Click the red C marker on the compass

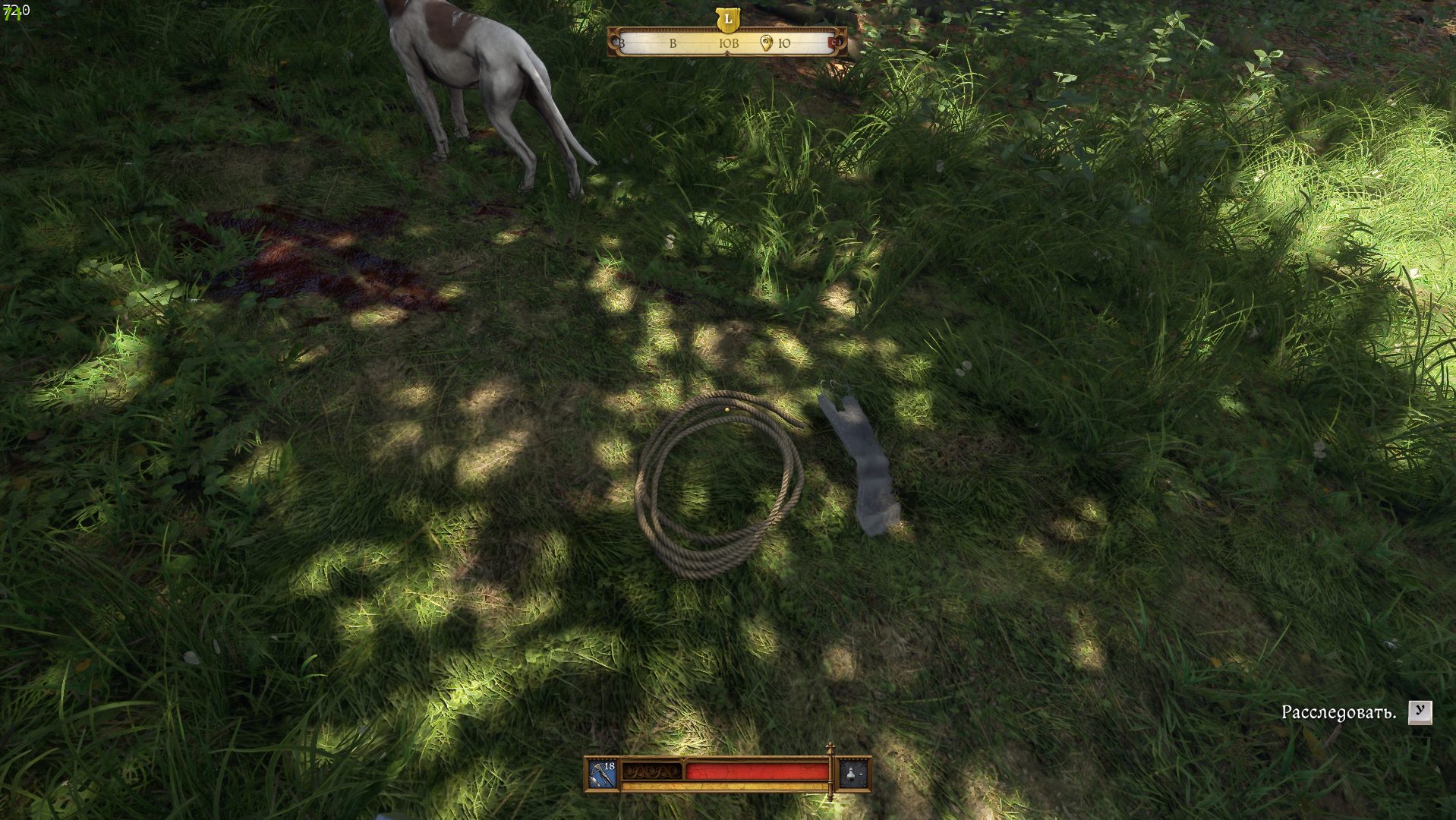click(837, 43)
